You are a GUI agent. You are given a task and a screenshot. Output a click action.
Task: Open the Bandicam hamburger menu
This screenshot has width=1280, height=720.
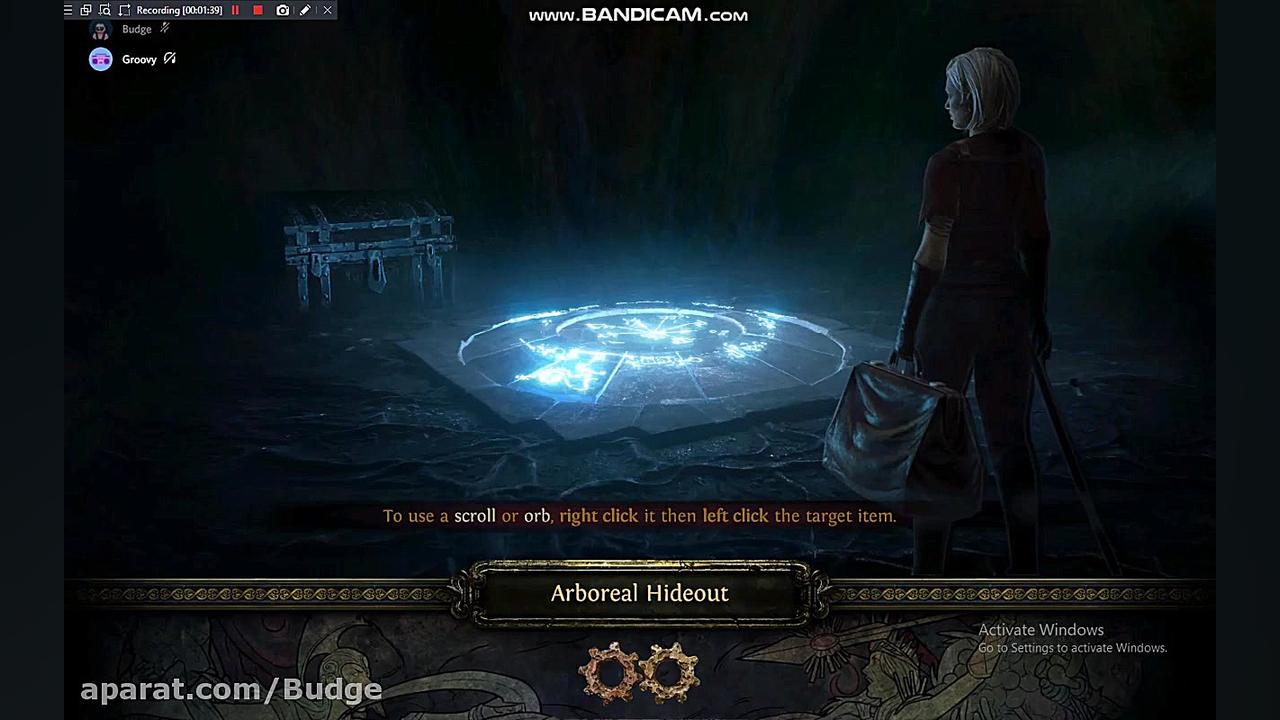click(67, 10)
